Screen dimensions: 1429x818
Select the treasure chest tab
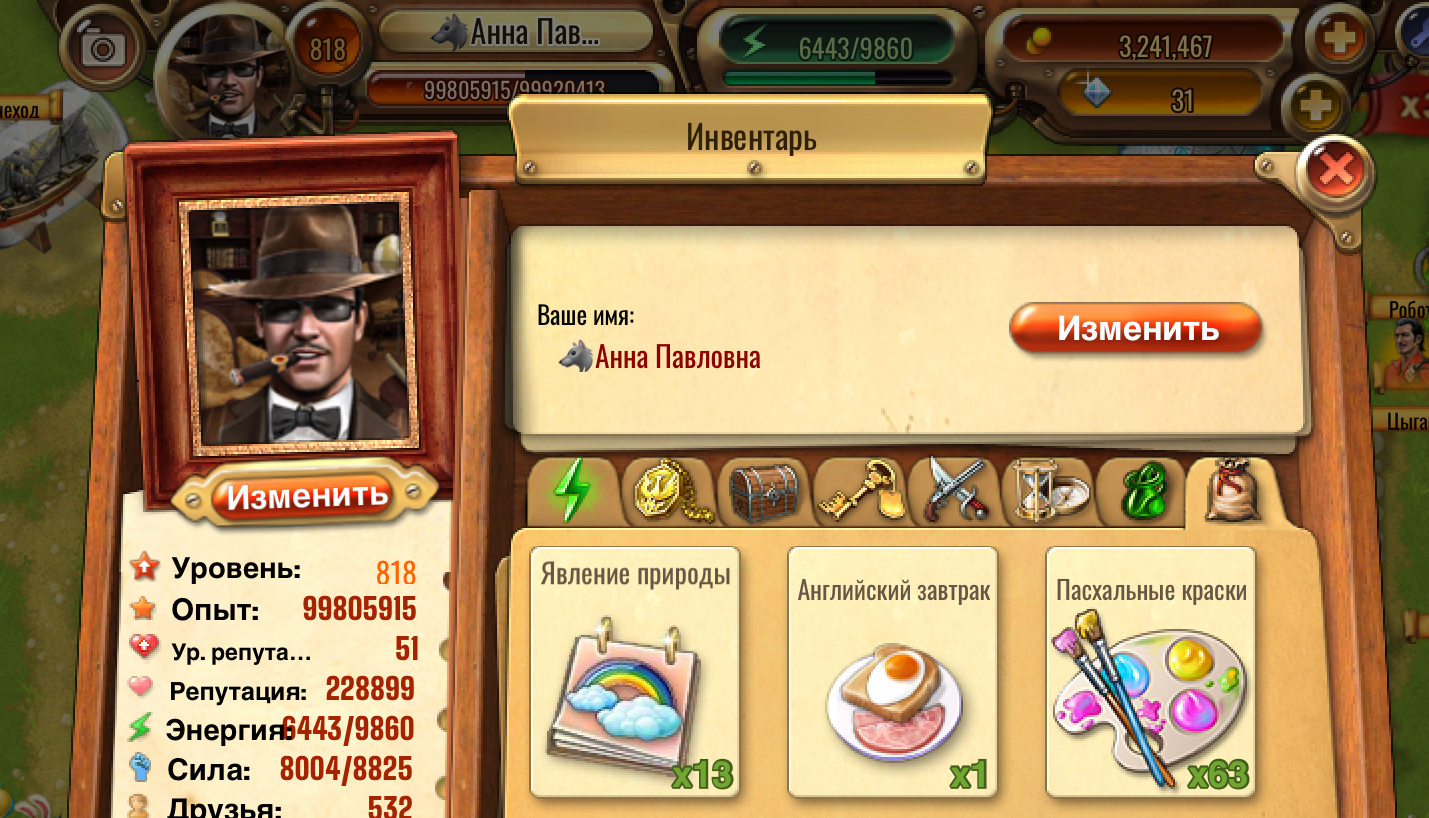pyautogui.click(x=764, y=491)
